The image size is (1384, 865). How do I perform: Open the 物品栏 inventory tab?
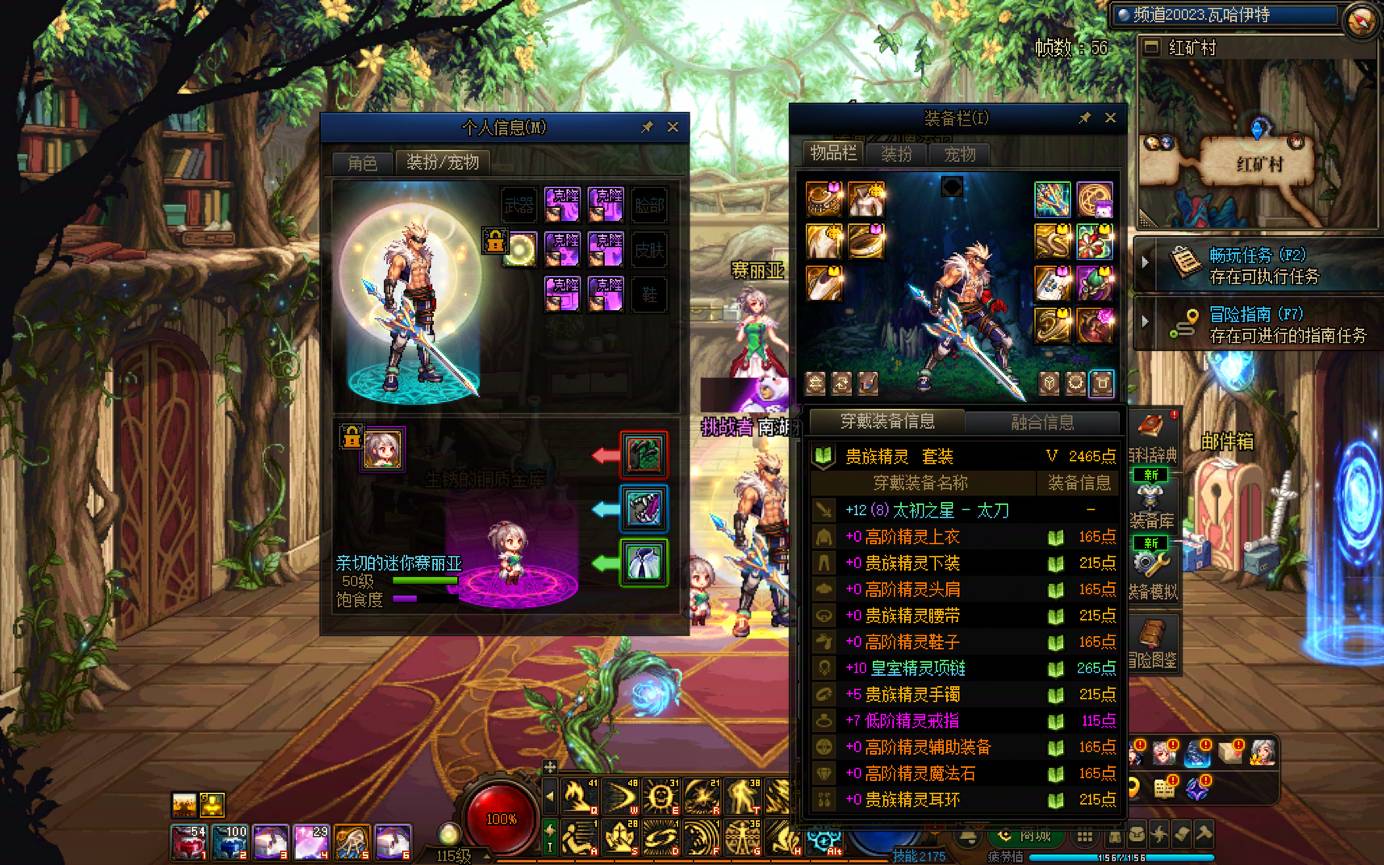(x=833, y=153)
